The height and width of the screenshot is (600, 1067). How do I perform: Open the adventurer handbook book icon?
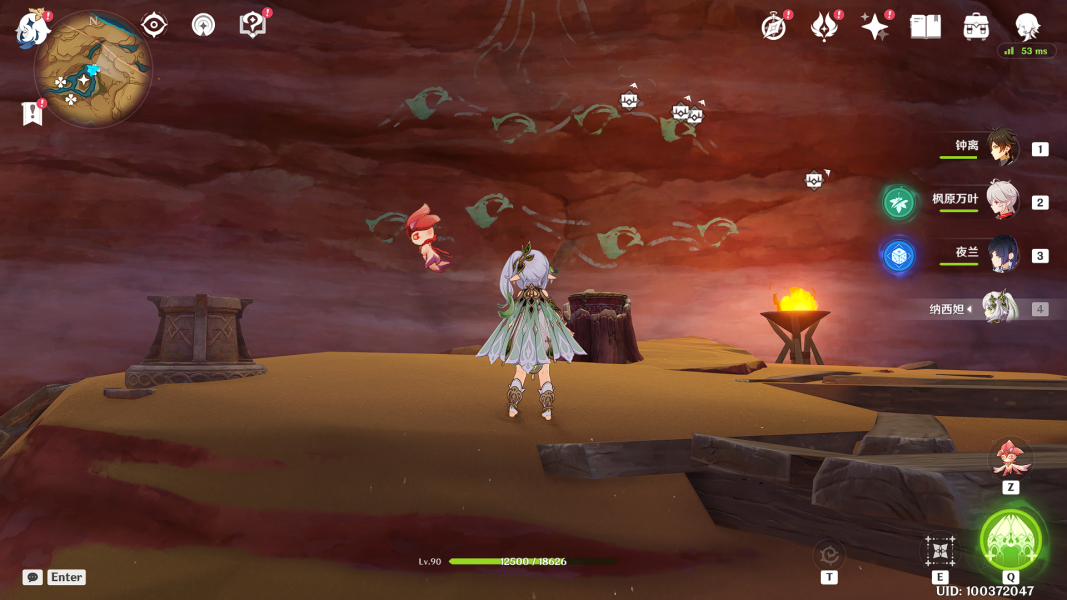pos(926,27)
